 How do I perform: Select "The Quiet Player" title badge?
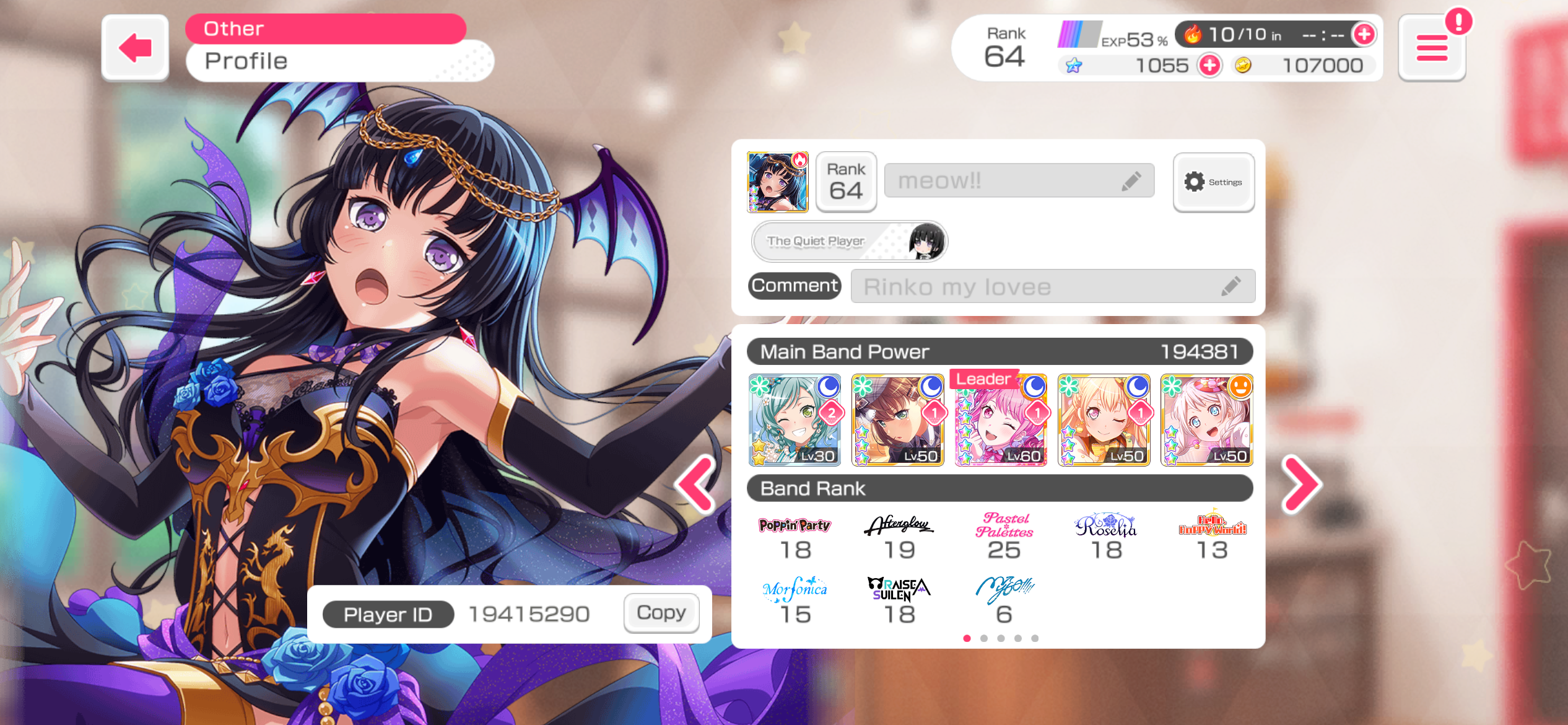pyautogui.click(x=849, y=241)
